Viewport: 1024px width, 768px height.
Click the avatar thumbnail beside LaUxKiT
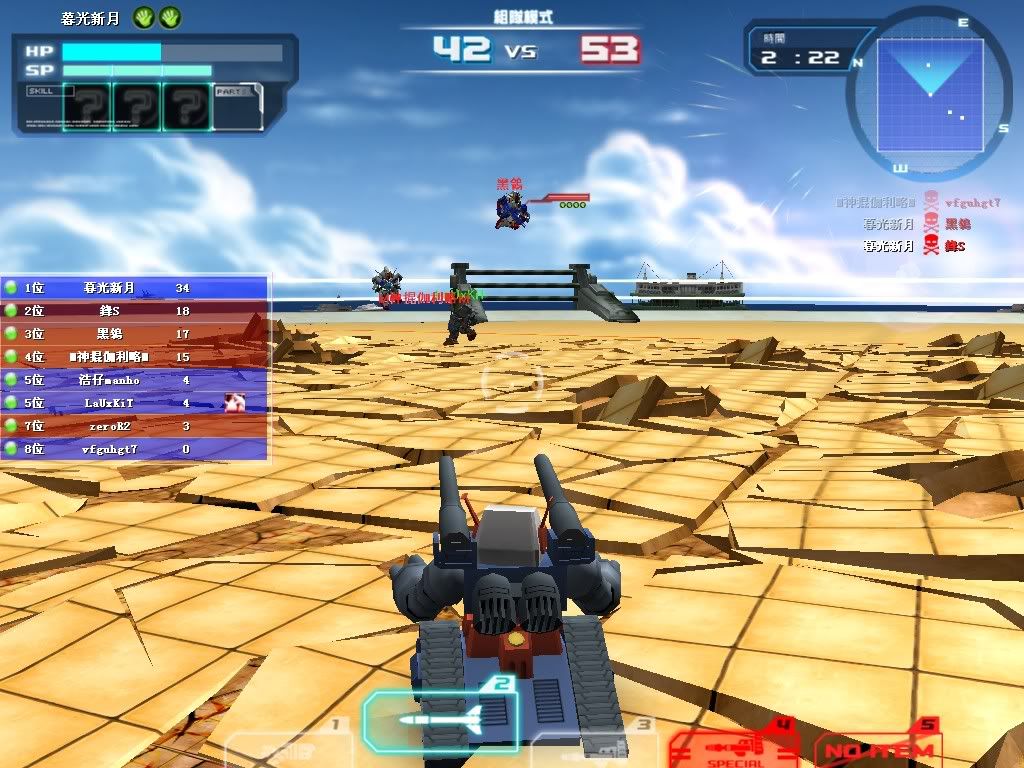(236, 402)
